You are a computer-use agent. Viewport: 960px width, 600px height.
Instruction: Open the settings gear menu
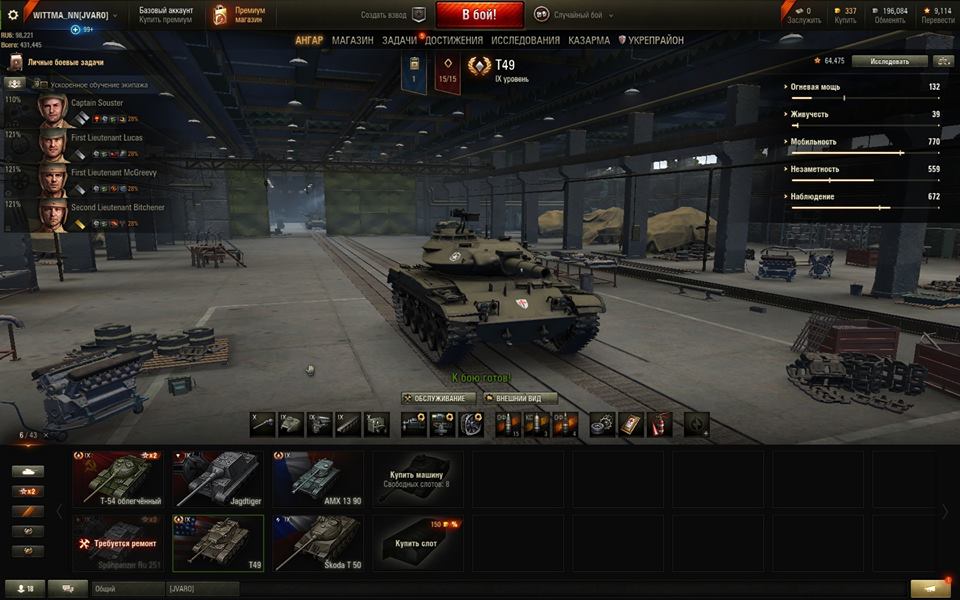click(x=13, y=15)
